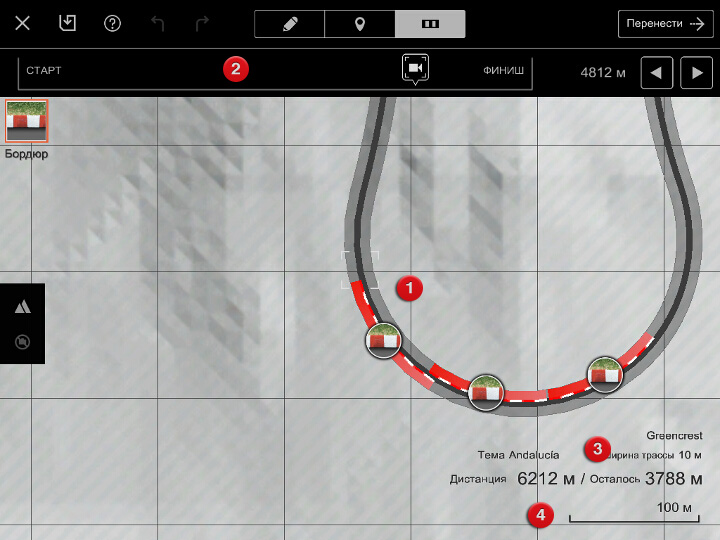Select the leftmost curb marker on track
This screenshot has width=720, height=540.
384,341
